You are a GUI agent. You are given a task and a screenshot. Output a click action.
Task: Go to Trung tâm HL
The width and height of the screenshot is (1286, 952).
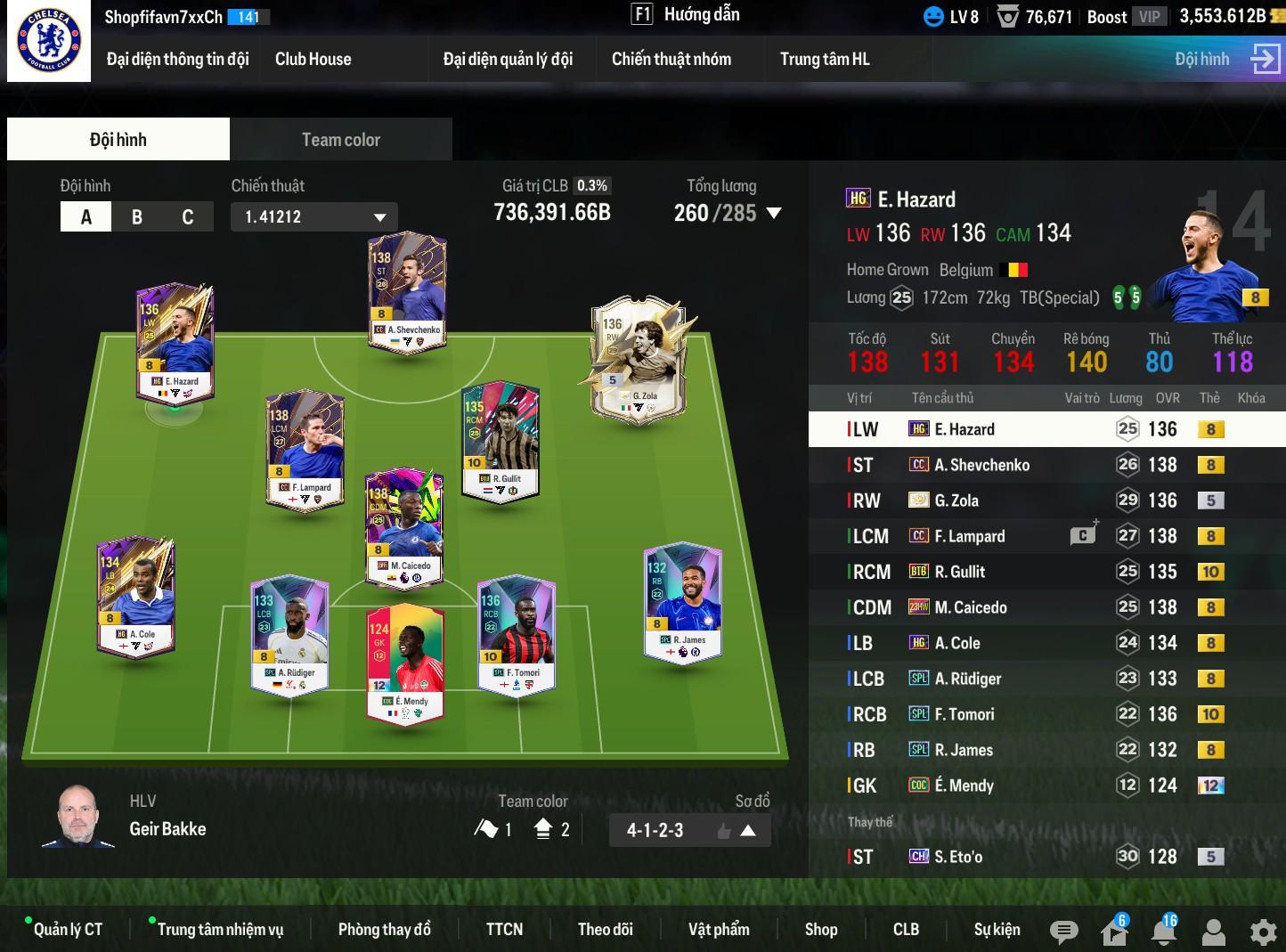(825, 60)
